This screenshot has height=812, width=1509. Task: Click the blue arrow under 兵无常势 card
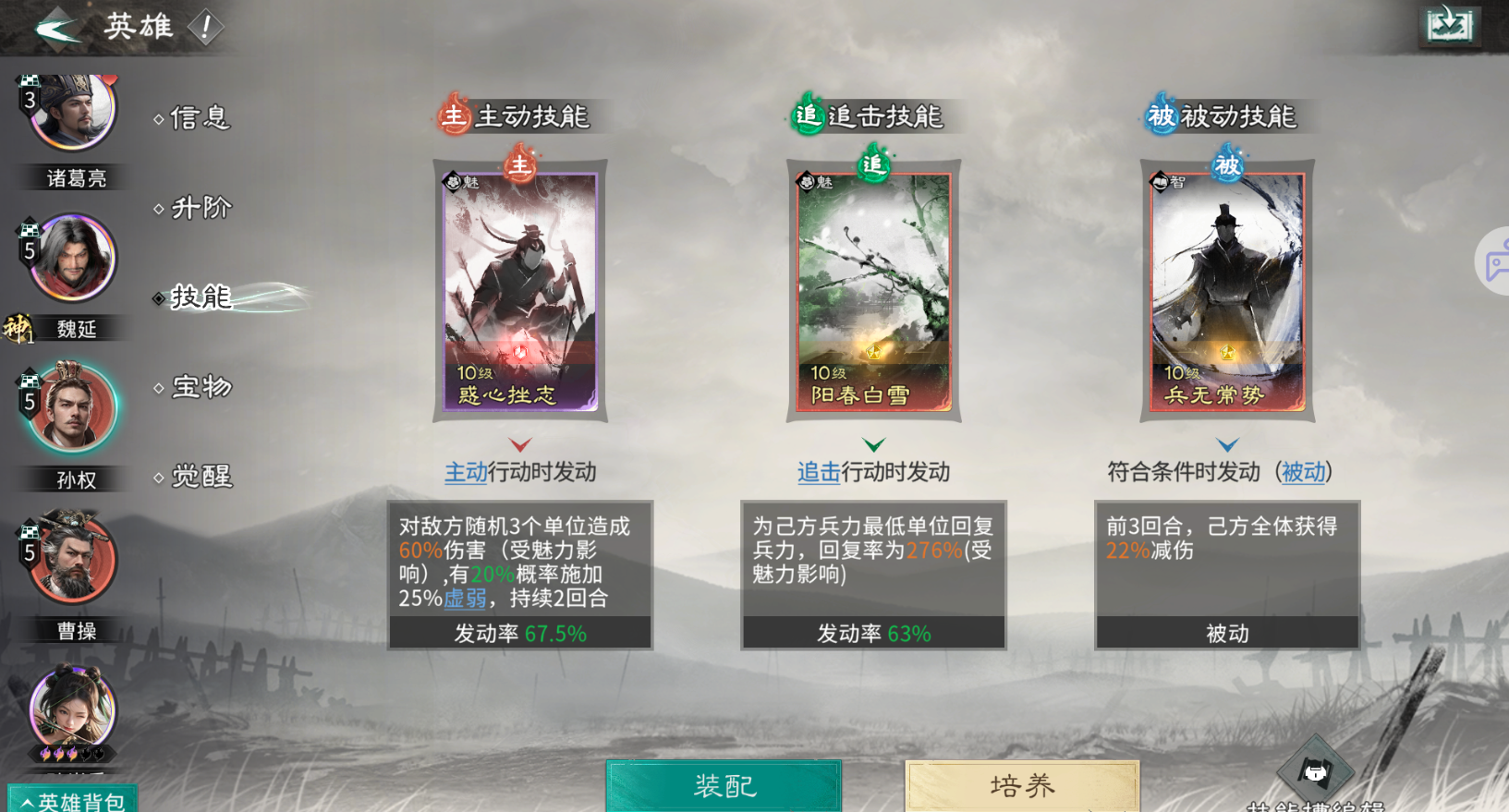[1227, 444]
